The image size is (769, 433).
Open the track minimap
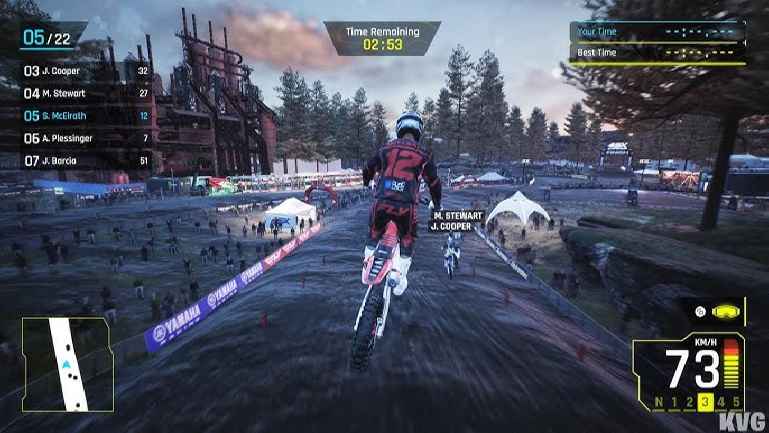(67, 365)
